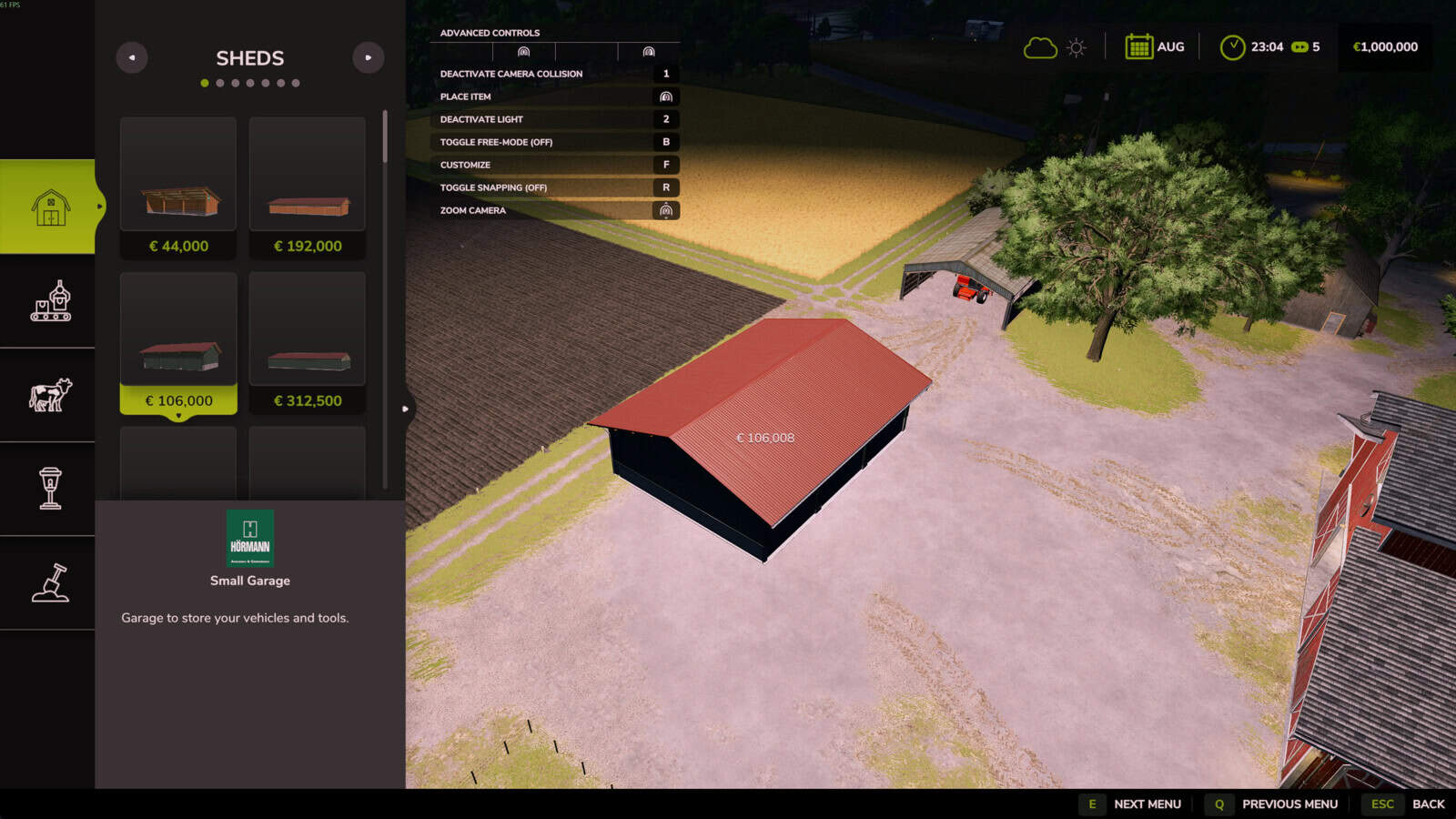
Task: Select the €44,000 open shed
Action: 178,187
